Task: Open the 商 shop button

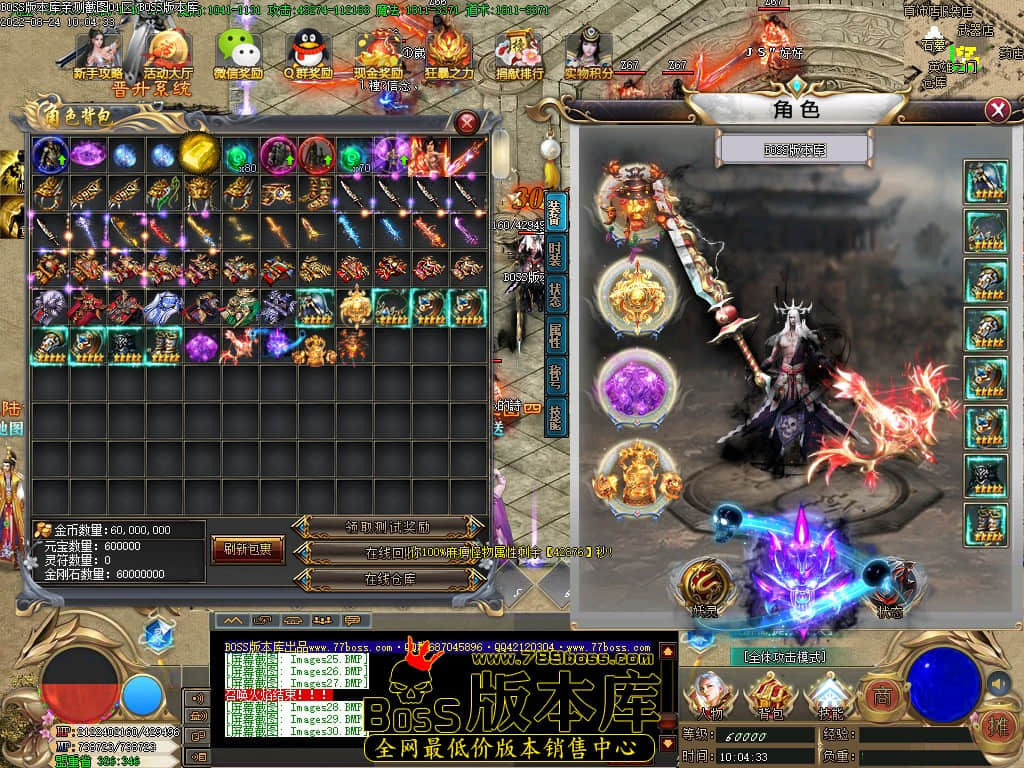Action: point(881,694)
